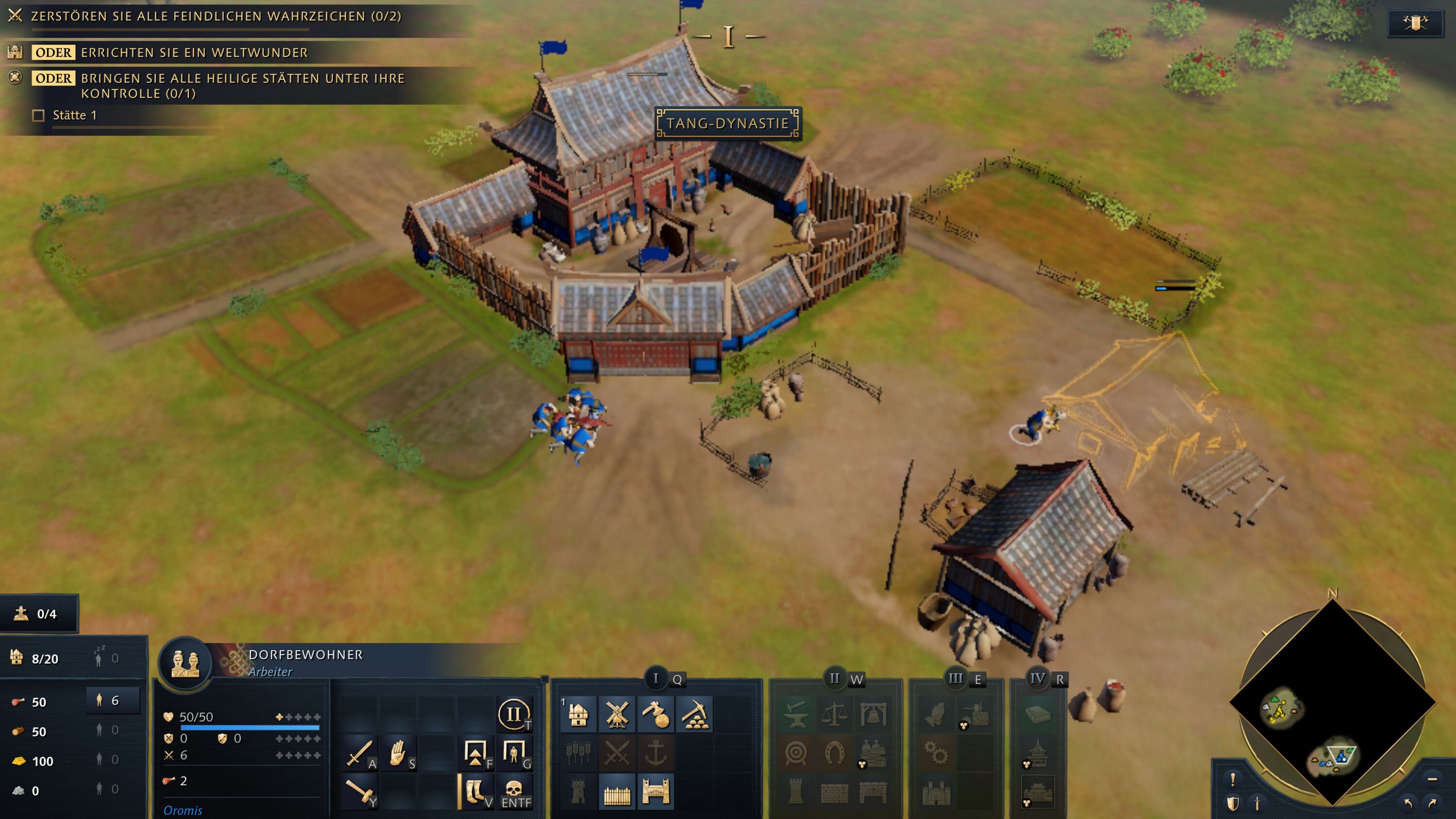The image size is (1456, 819).
Task: Choose the lumber camp axe icon
Action: click(656, 715)
